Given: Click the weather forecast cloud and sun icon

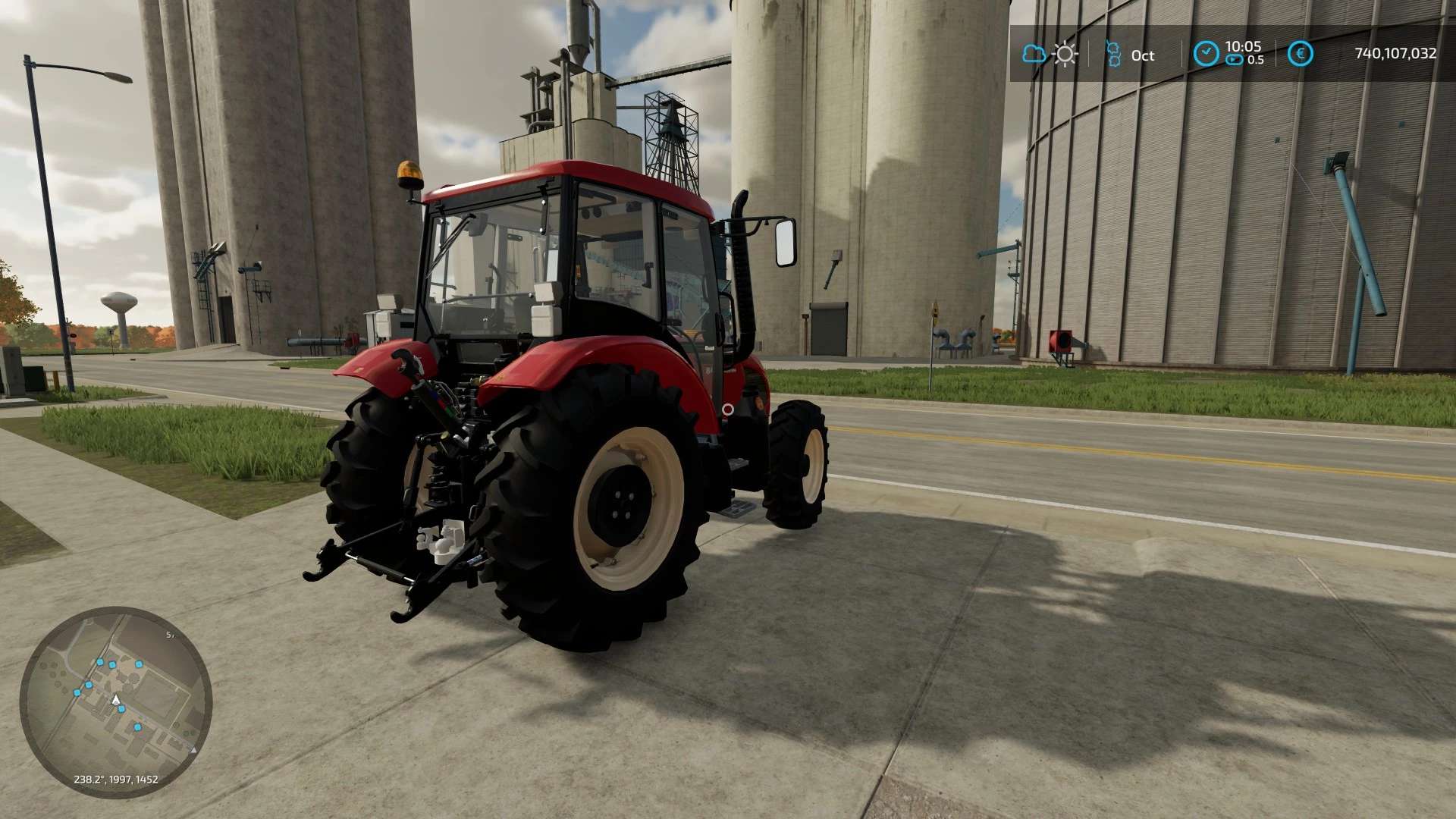Looking at the screenshot, I should tap(1050, 54).
